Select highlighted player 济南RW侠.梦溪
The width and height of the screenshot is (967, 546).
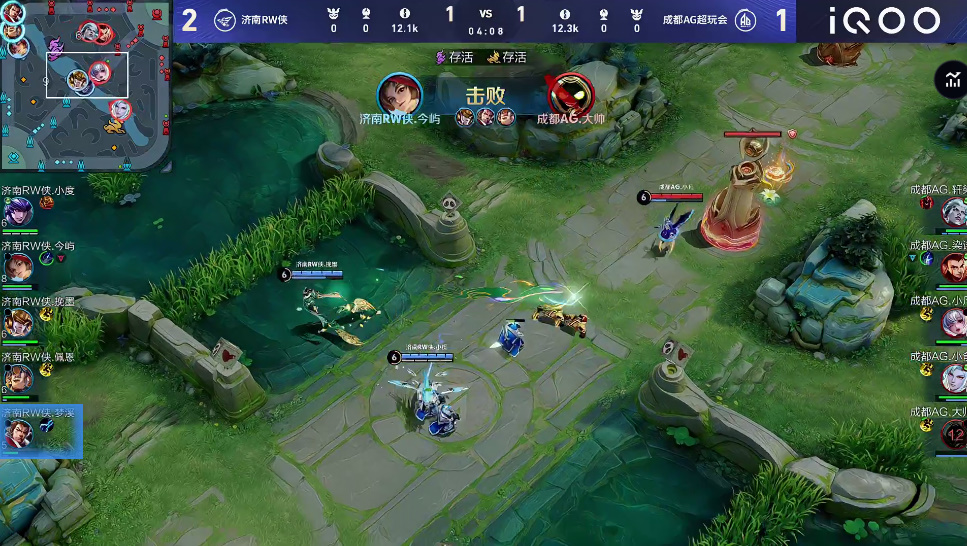pos(18,434)
